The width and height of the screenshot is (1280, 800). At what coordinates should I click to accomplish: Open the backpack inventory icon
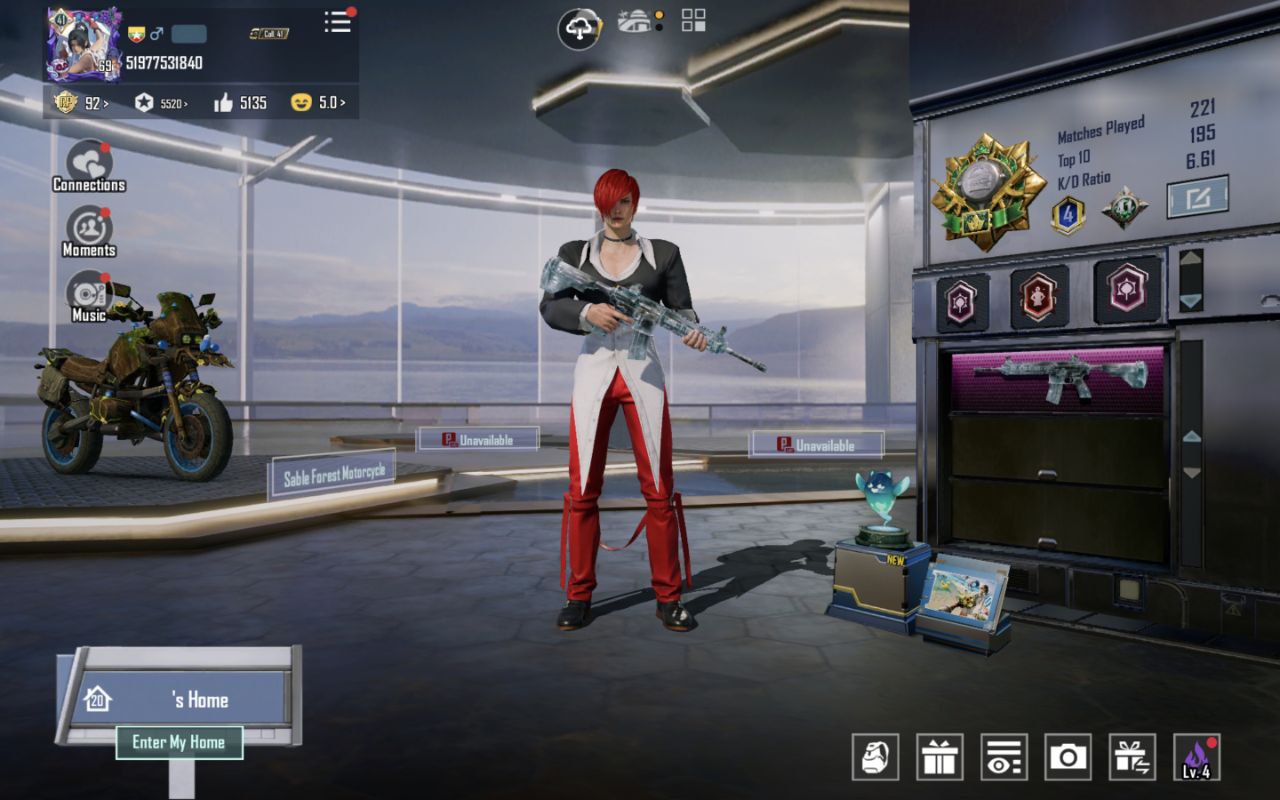tap(875, 757)
